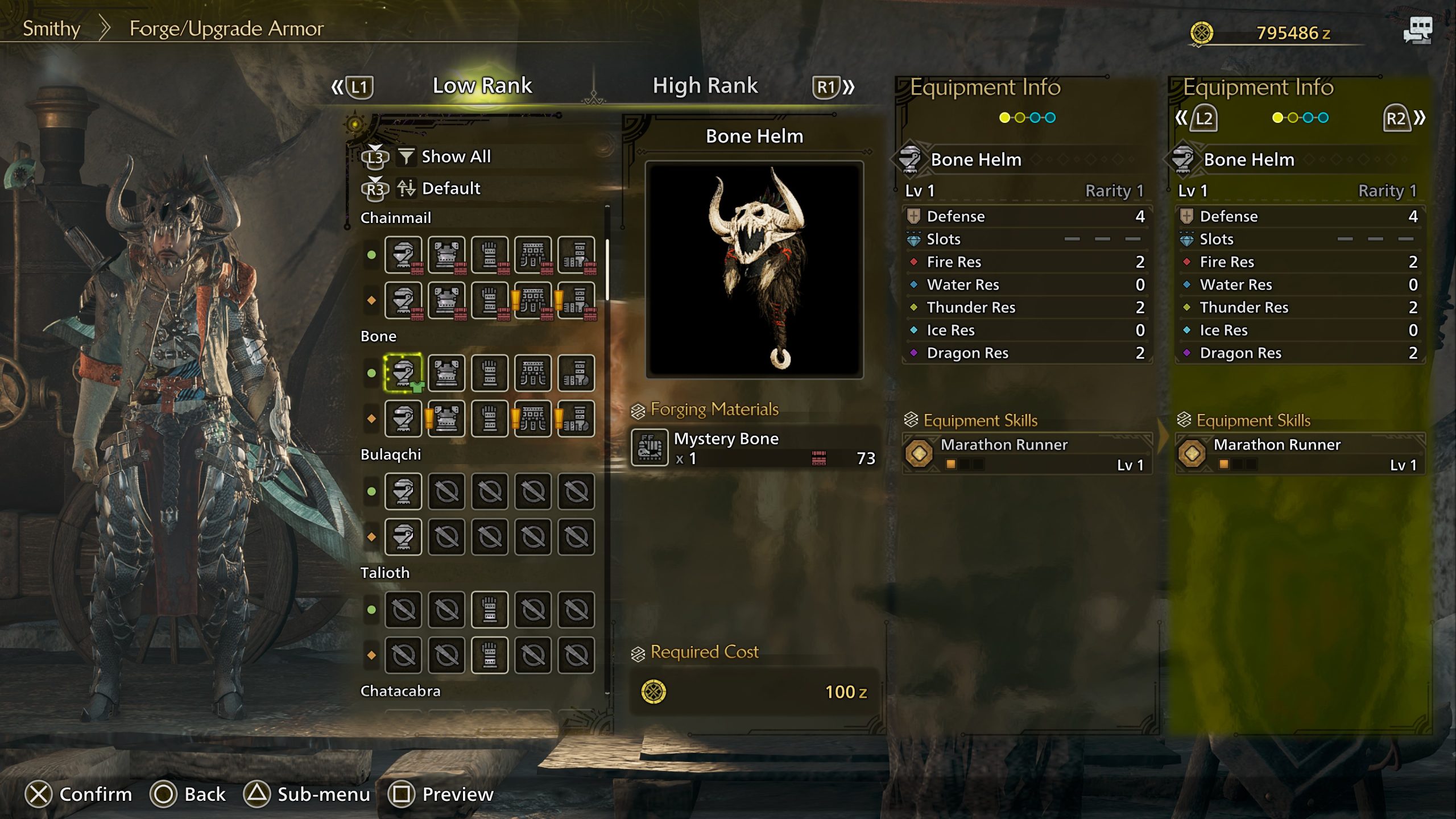Pick the Bulaqchi helm in the green-circle row

403,491
